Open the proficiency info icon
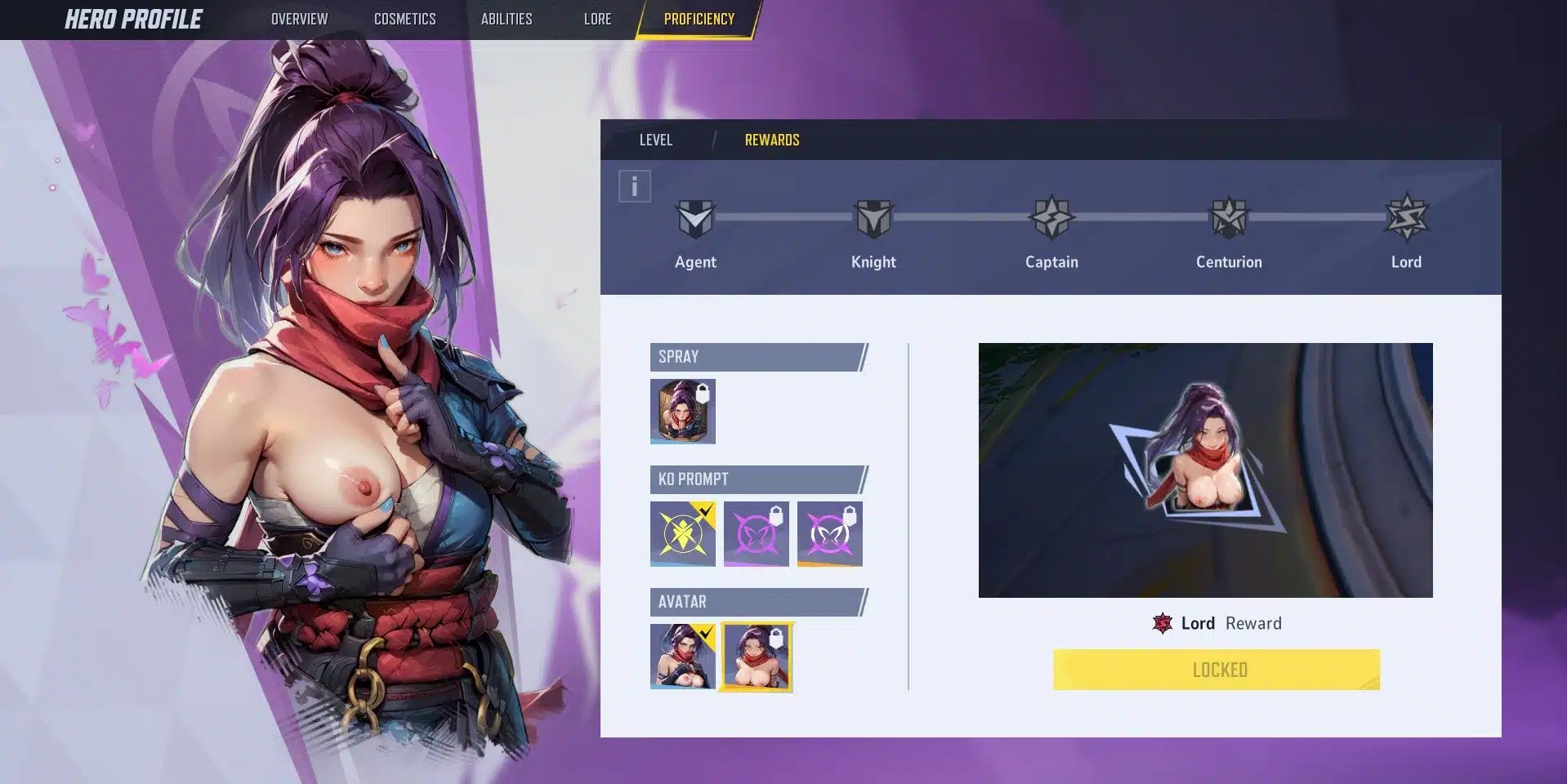1567x784 pixels. tap(634, 186)
